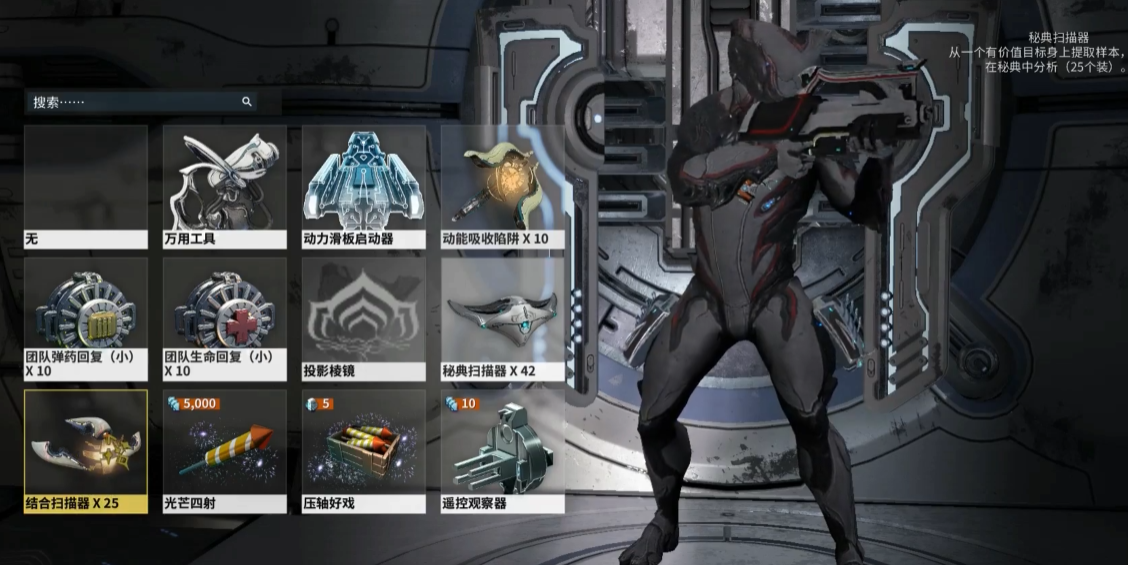Image resolution: width=1128 pixels, height=565 pixels.
Task: Select the 遥控观察器 item
Action: (503, 450)
